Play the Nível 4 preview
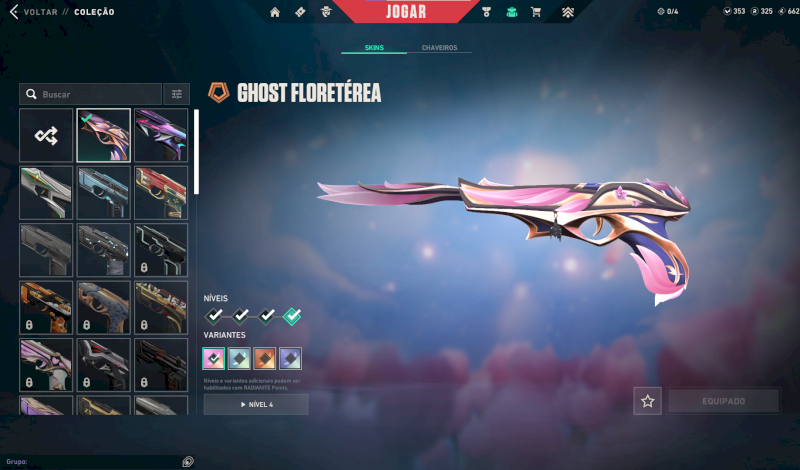The height and width of the screenshot is (470, 800). (x=256, y=404)
